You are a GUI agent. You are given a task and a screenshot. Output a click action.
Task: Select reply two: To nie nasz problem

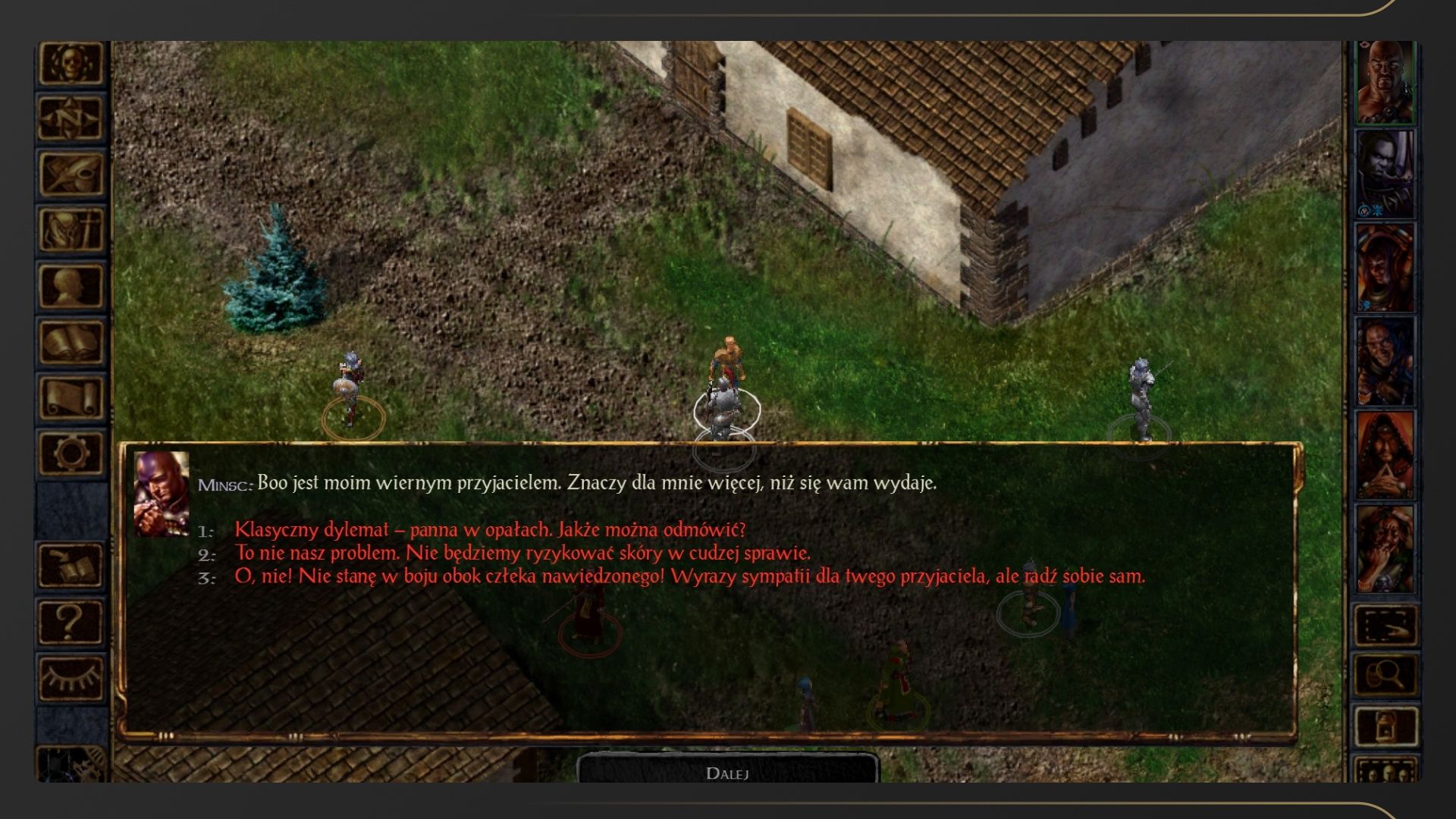[x=522, y=553]
